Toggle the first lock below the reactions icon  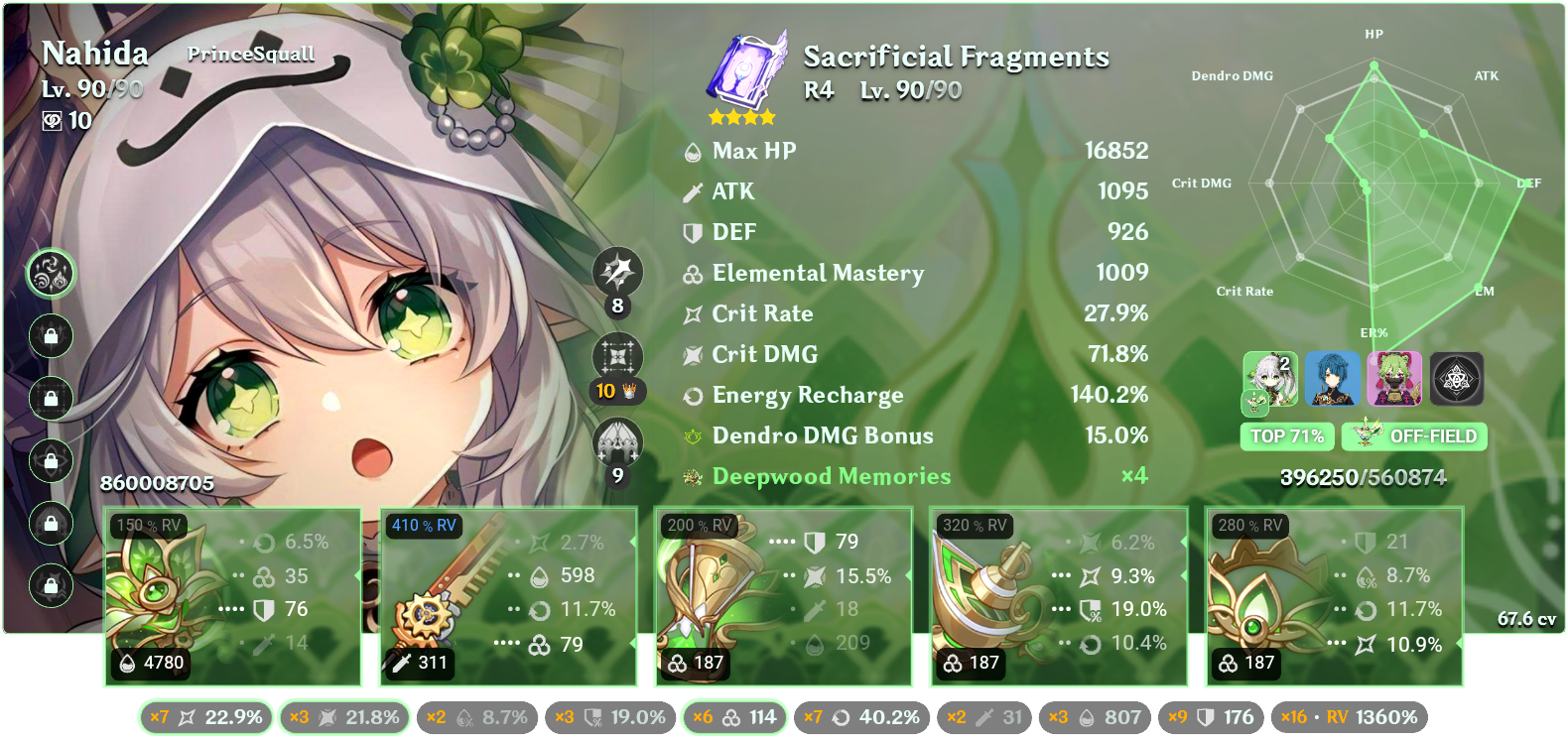[x=52, y=337]
